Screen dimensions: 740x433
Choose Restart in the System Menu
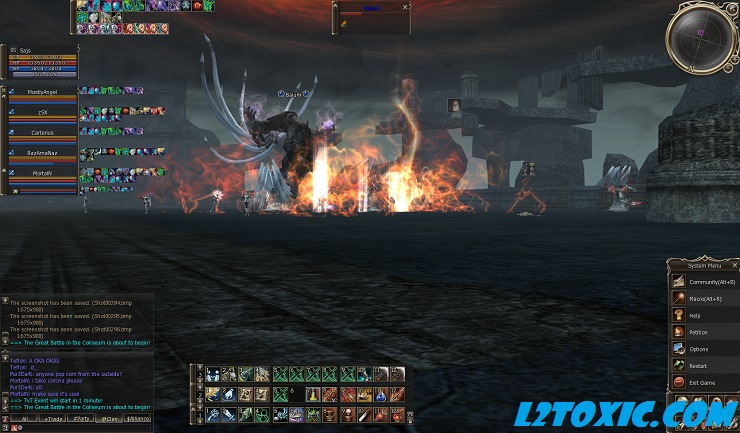697,365
